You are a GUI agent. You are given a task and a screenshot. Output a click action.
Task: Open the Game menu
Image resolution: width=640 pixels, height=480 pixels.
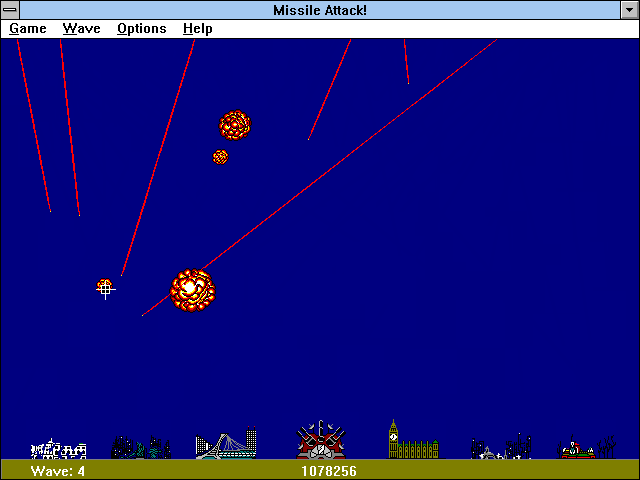coord(28,29)
